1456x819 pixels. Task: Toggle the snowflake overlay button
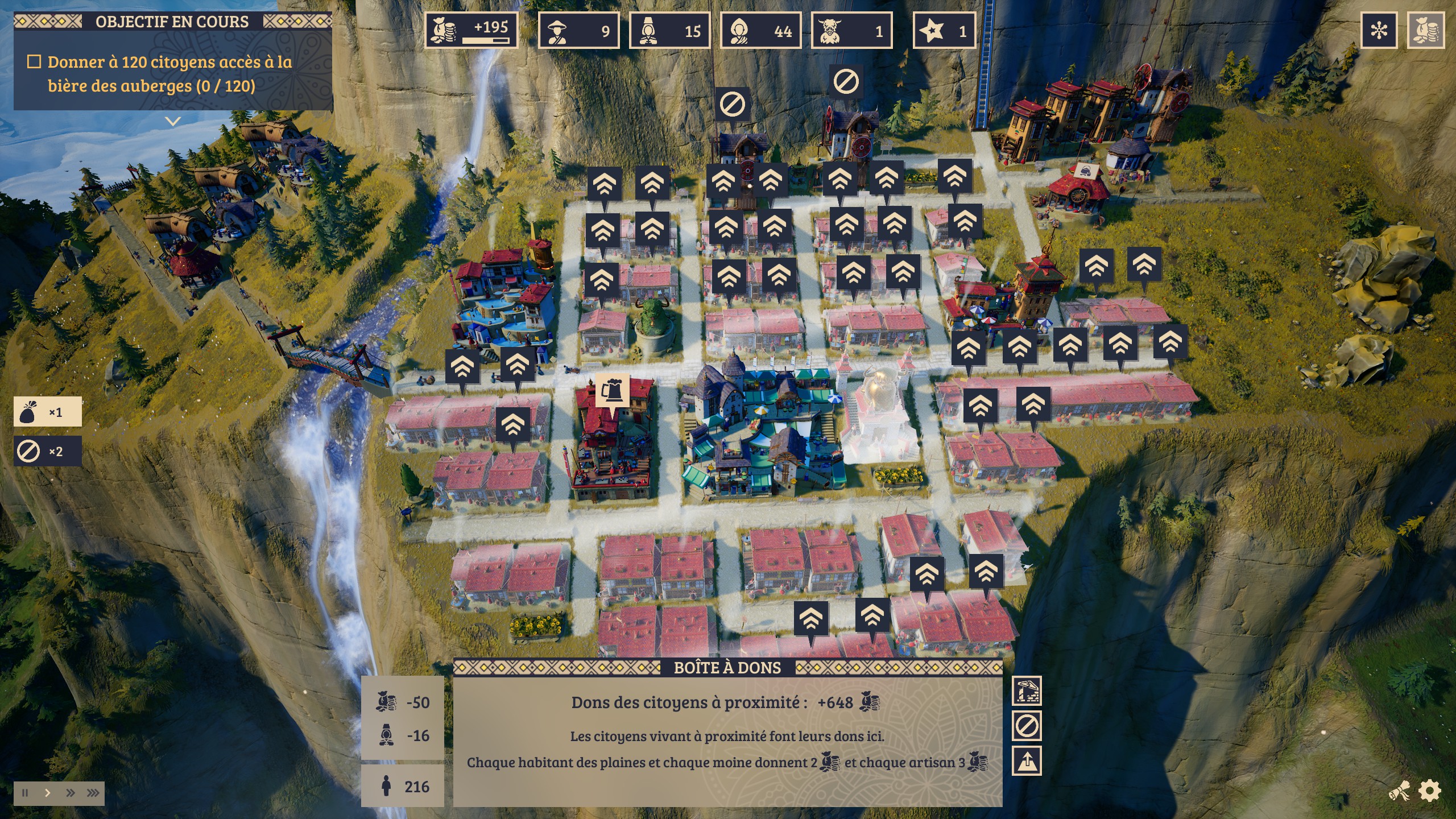tap(1379, 30)
